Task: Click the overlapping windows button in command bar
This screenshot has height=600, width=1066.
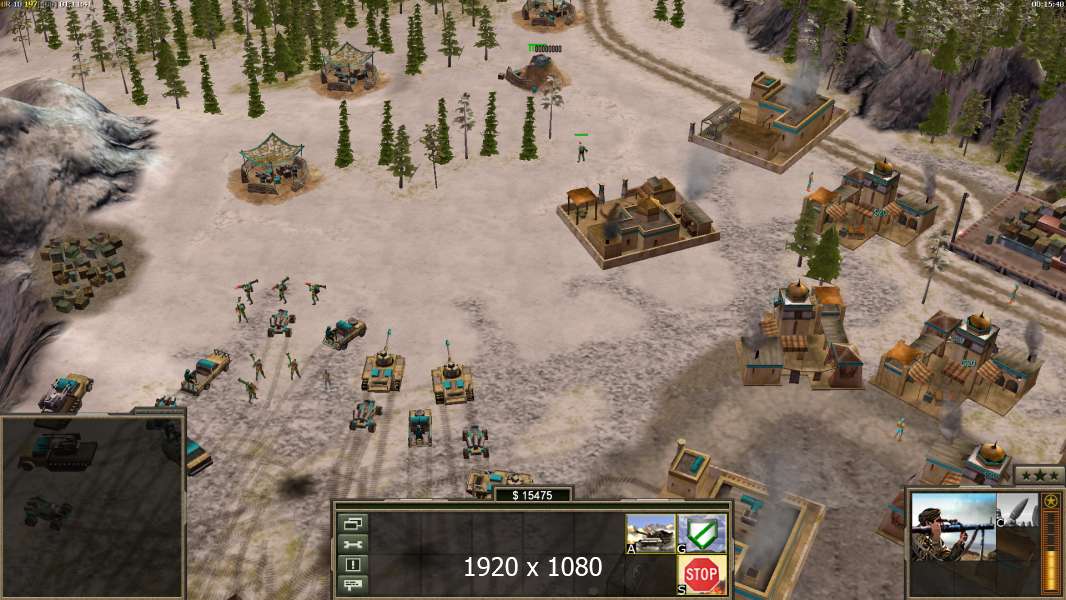Action: 354,523
